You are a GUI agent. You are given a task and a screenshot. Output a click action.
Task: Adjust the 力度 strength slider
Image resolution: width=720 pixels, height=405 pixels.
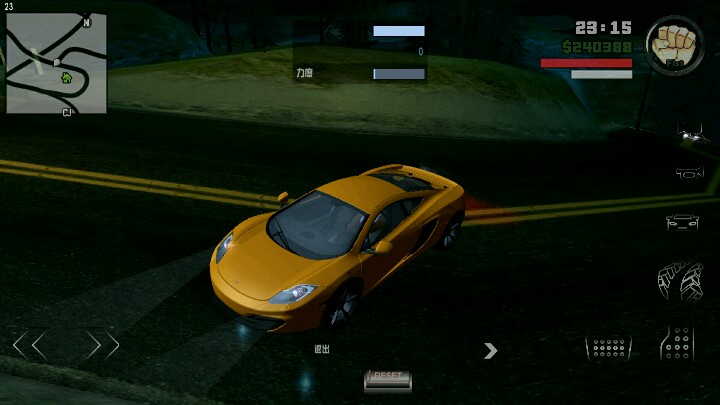tap(399, 74)
